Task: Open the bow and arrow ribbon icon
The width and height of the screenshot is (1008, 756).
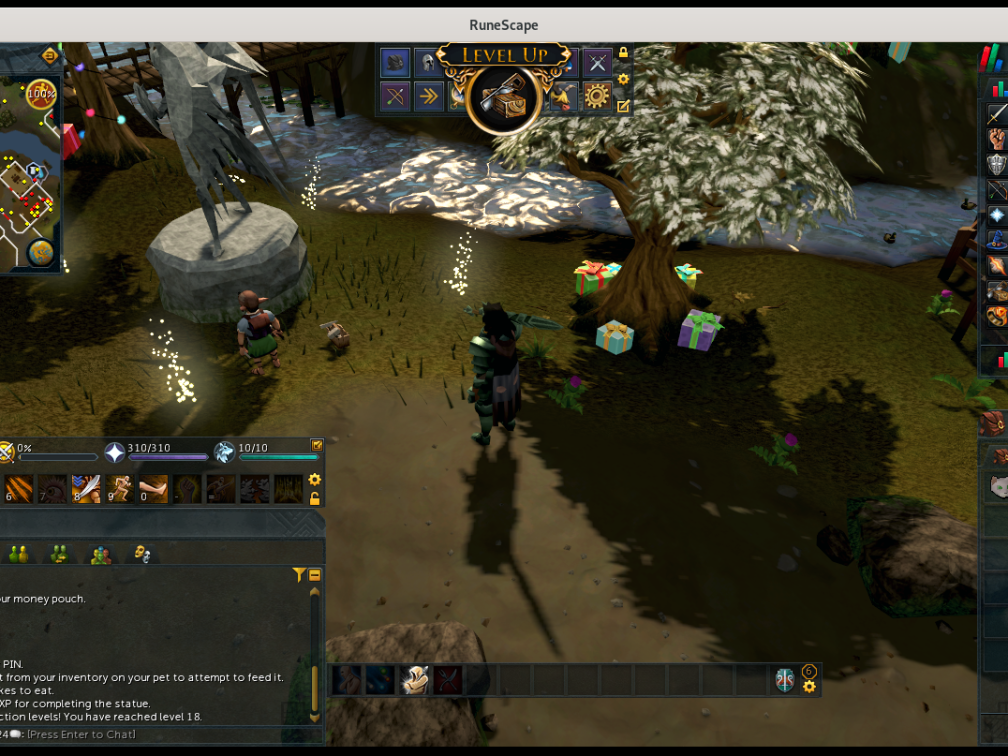Action: point(395,96)
